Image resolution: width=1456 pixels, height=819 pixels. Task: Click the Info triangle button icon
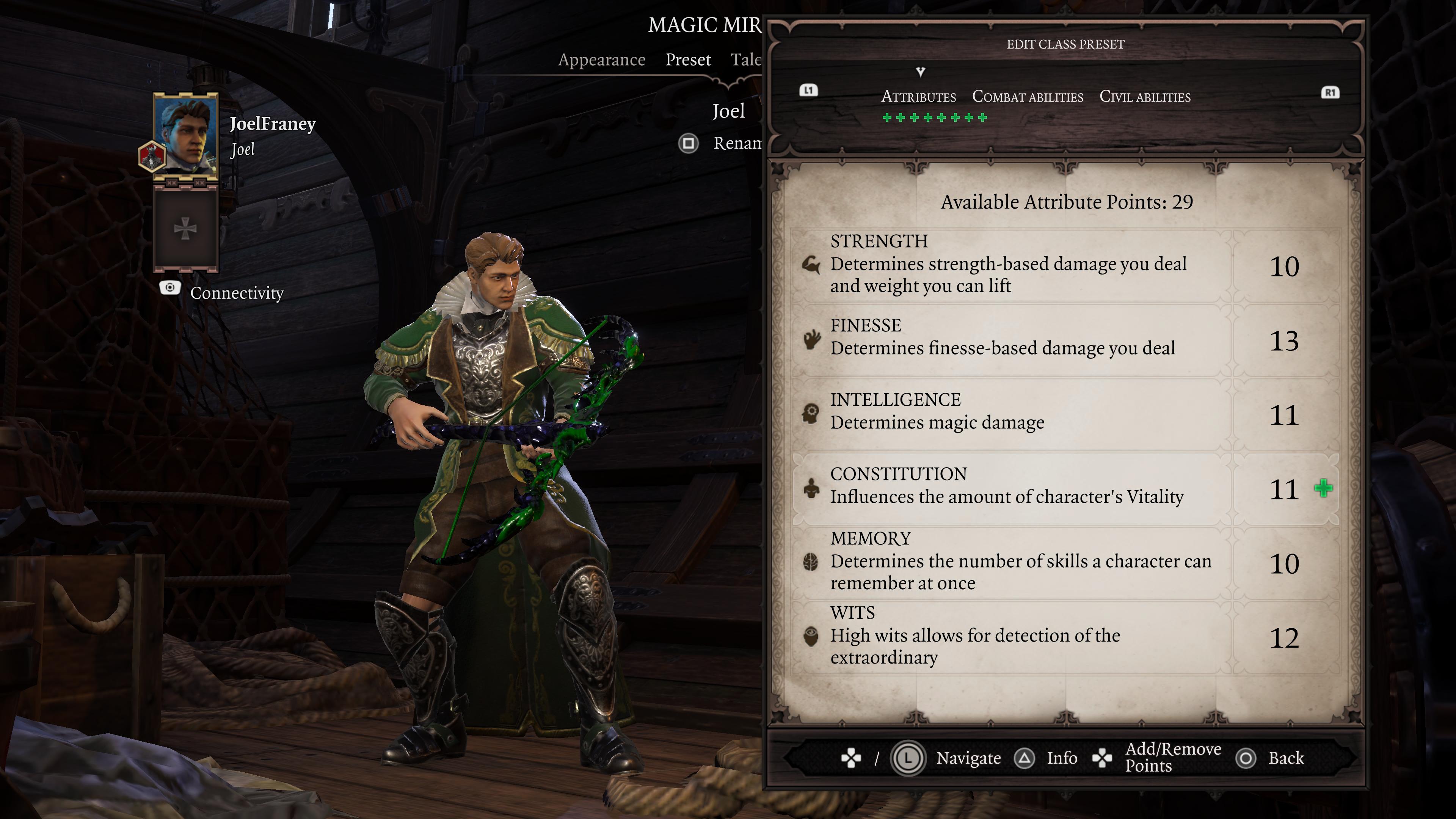point(1025,758)
